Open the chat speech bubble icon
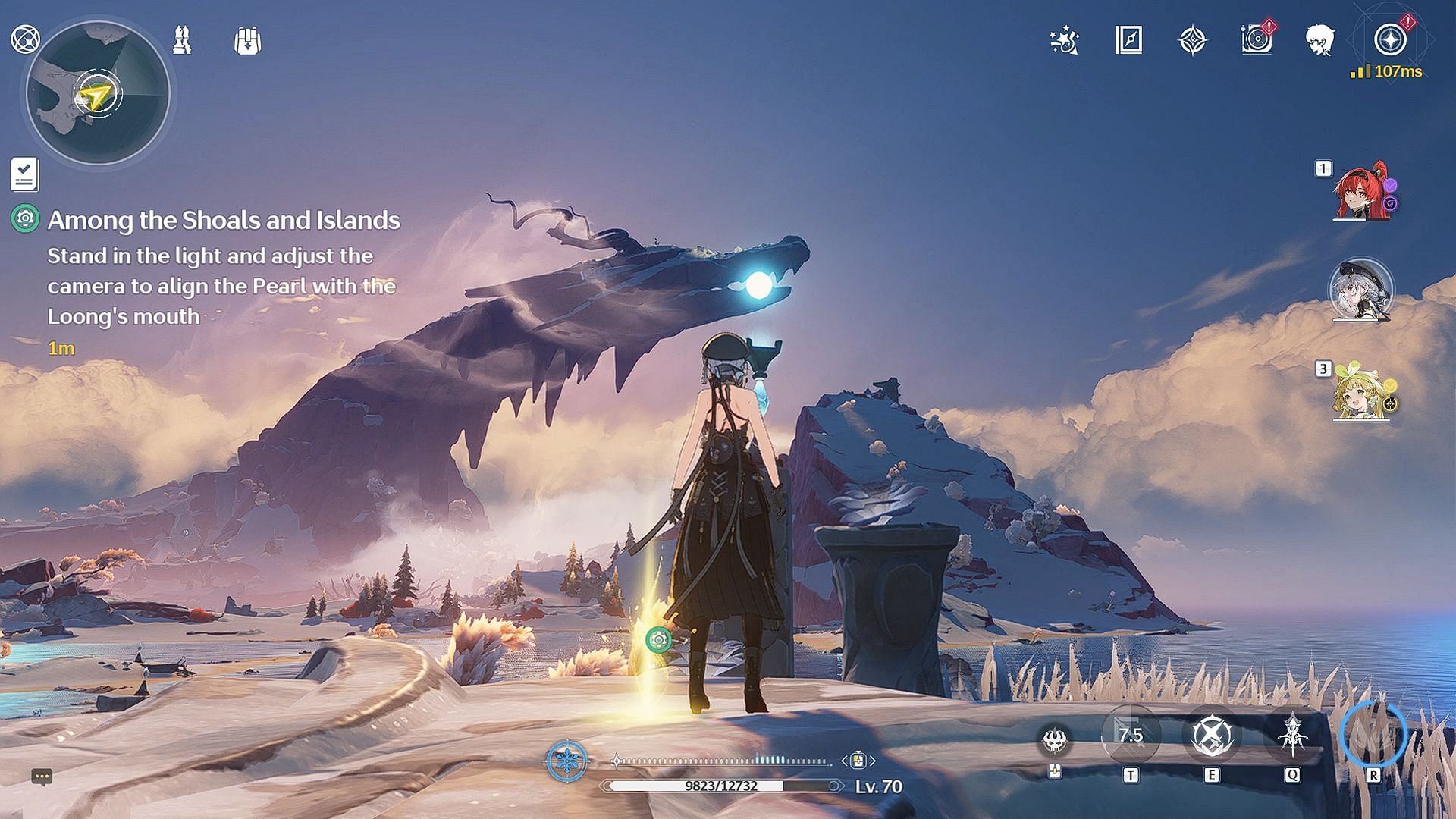 click(42, 776)
